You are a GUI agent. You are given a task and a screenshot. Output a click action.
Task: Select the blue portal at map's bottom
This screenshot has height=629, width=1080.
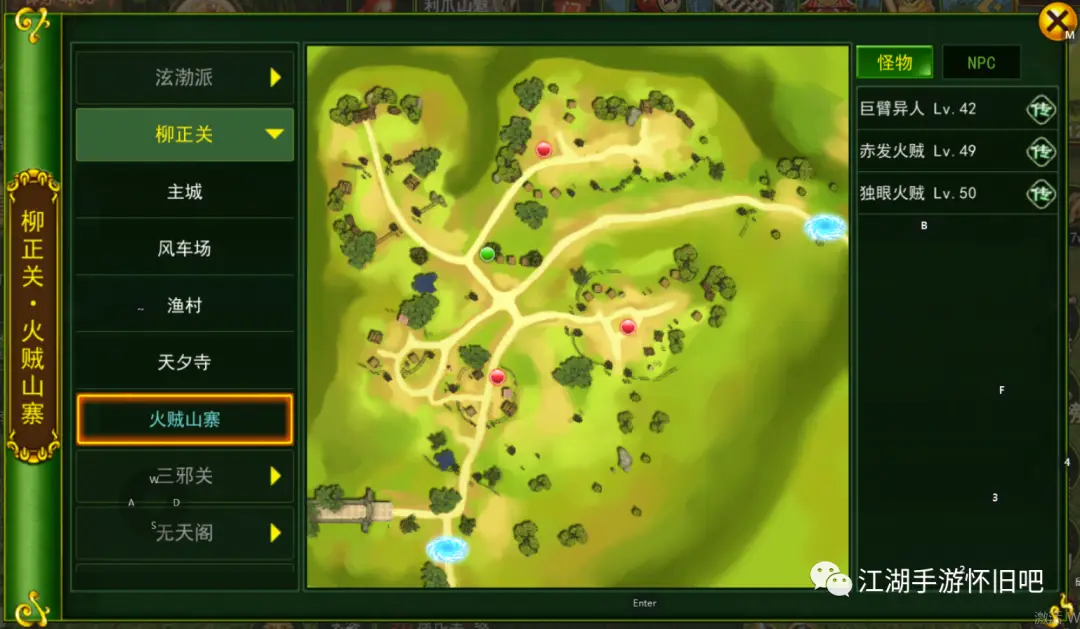(x=447, y=549)
